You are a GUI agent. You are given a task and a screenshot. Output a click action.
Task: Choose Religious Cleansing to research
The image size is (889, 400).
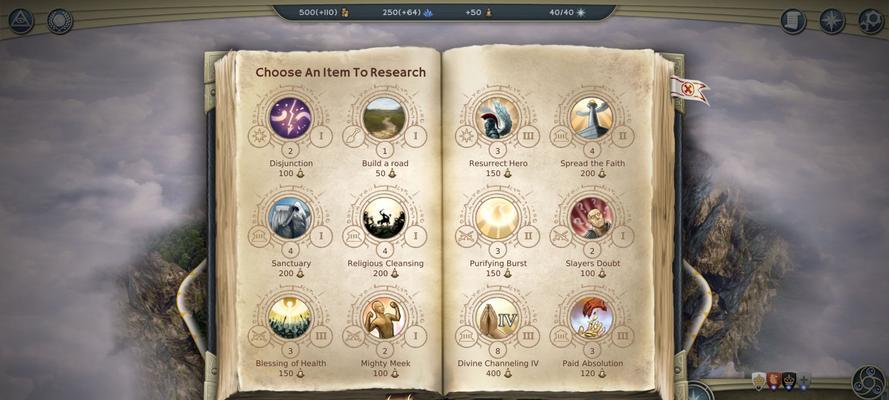point(384,217)
